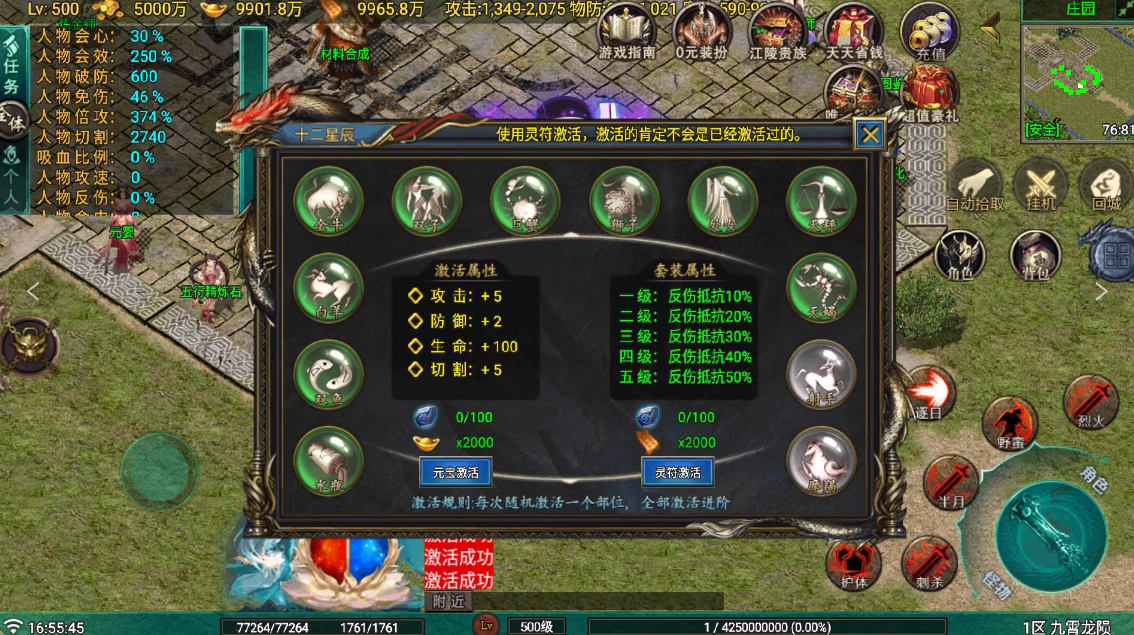This screenshot has height=635, width=1134.
Task: Select the 天秤 Libra scales orb
Action: tap(821, 200)
